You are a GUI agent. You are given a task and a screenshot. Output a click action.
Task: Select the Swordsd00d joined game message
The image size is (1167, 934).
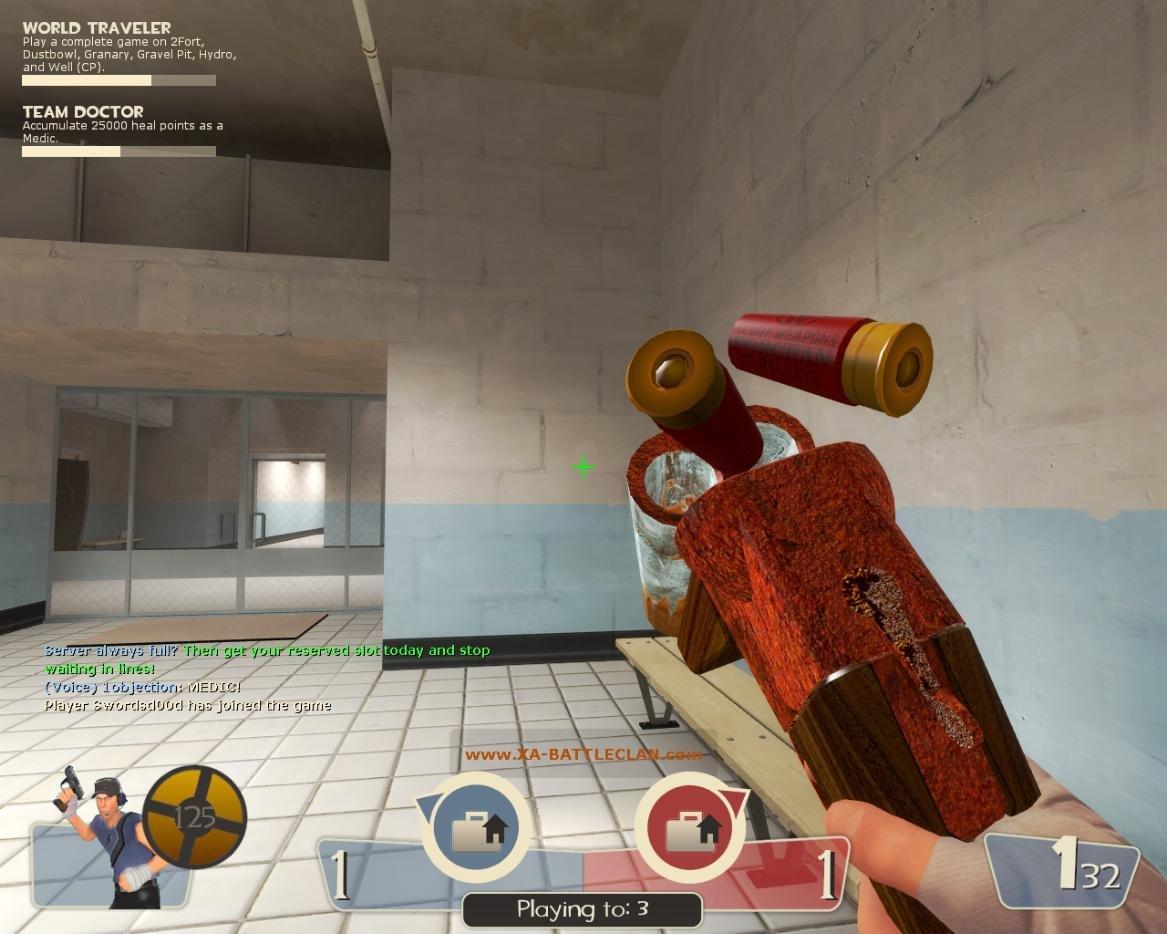click(x=188, y=705)
